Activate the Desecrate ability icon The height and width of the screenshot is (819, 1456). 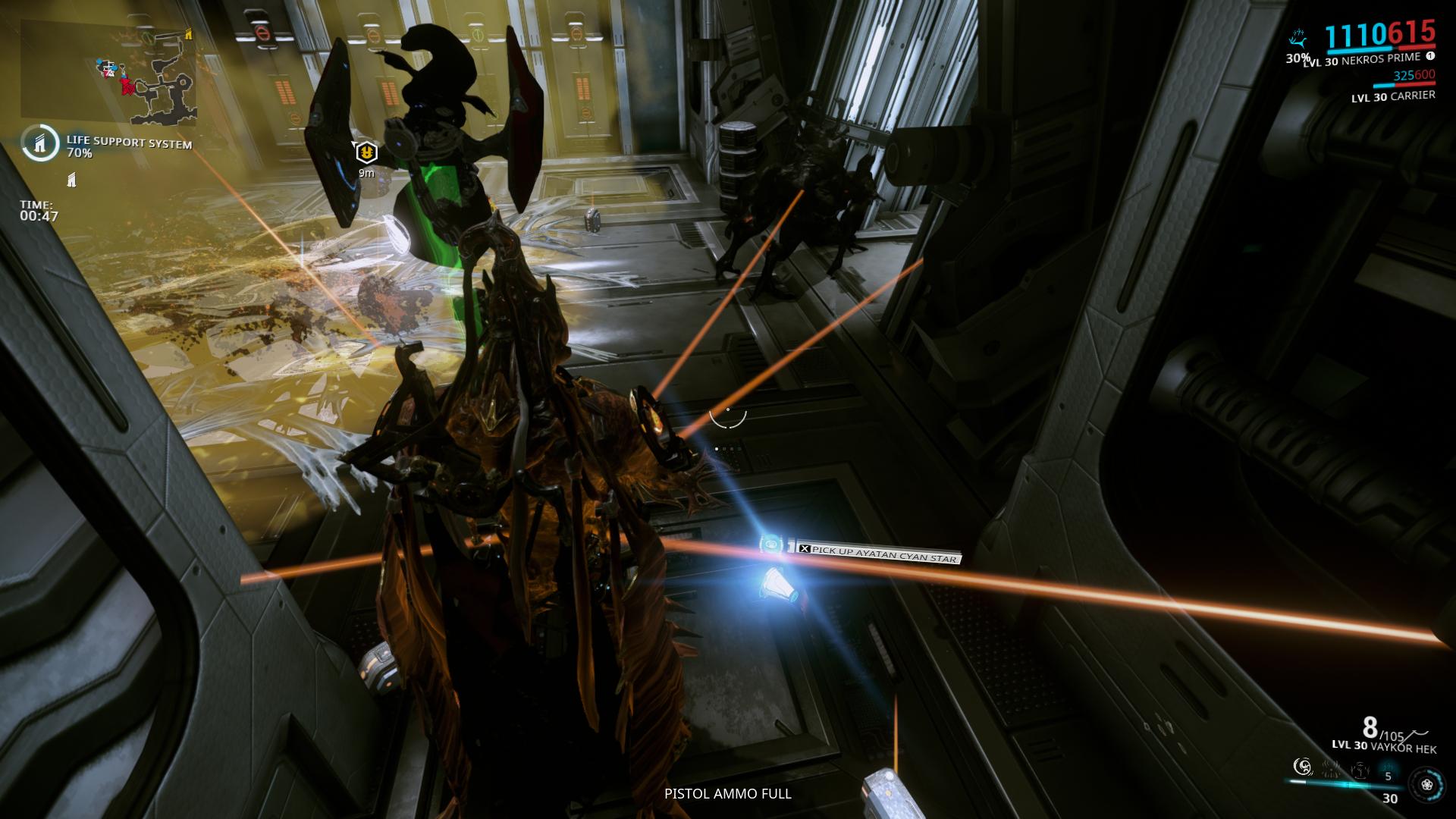click(1360, 770)
